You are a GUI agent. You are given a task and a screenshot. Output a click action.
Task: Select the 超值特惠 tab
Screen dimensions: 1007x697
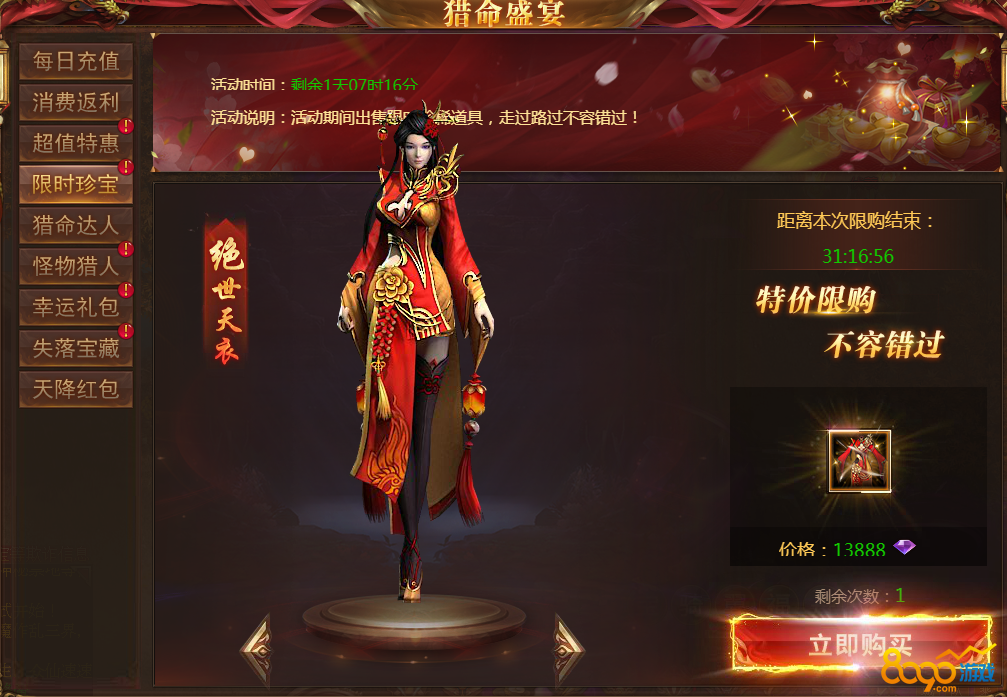[x=76, y=144]
